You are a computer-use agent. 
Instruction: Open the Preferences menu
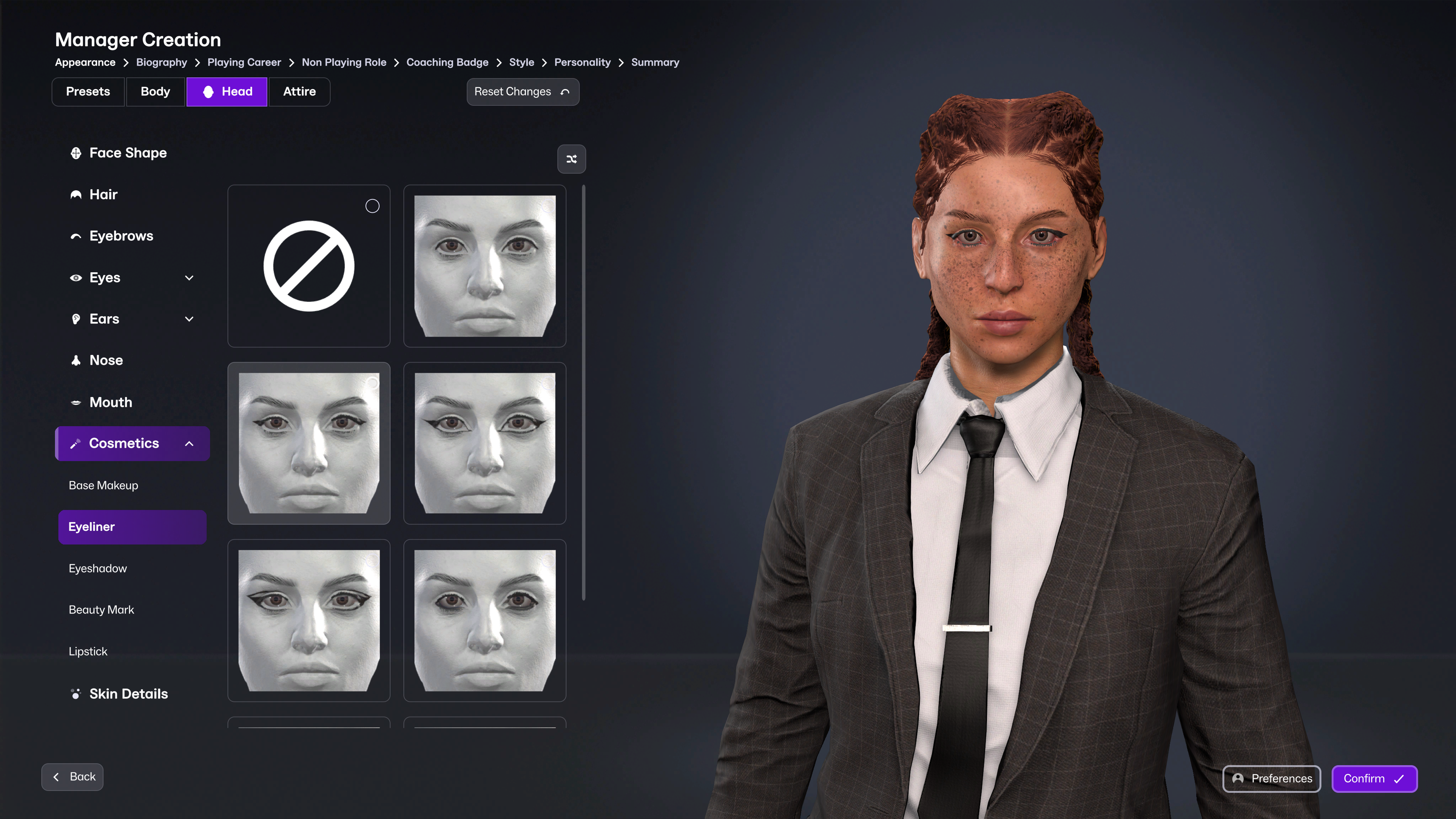click(x=1271, y=779)
